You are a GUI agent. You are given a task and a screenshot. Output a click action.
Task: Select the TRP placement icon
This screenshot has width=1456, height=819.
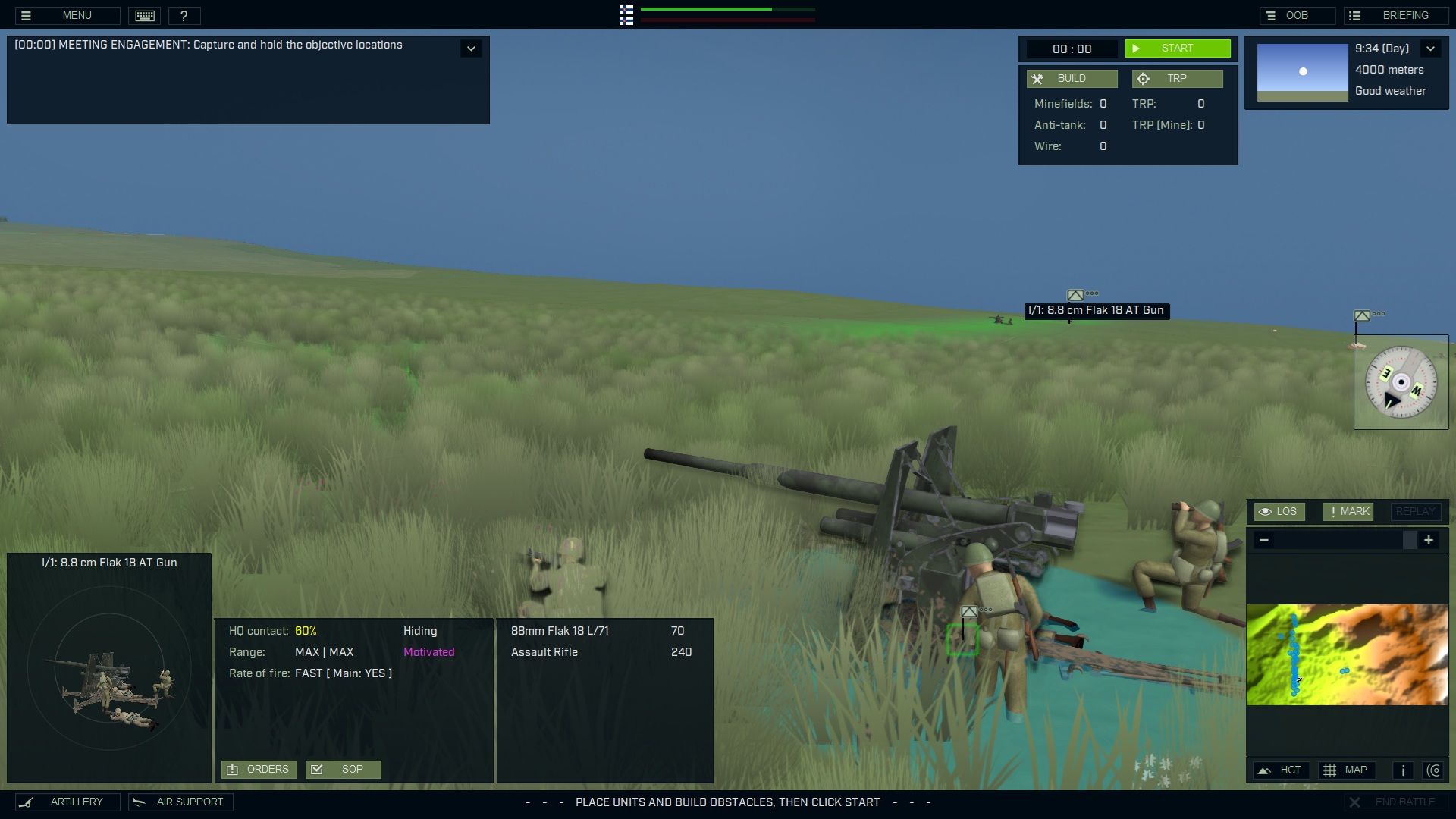pyautogui.click(x=1178, y=78)
